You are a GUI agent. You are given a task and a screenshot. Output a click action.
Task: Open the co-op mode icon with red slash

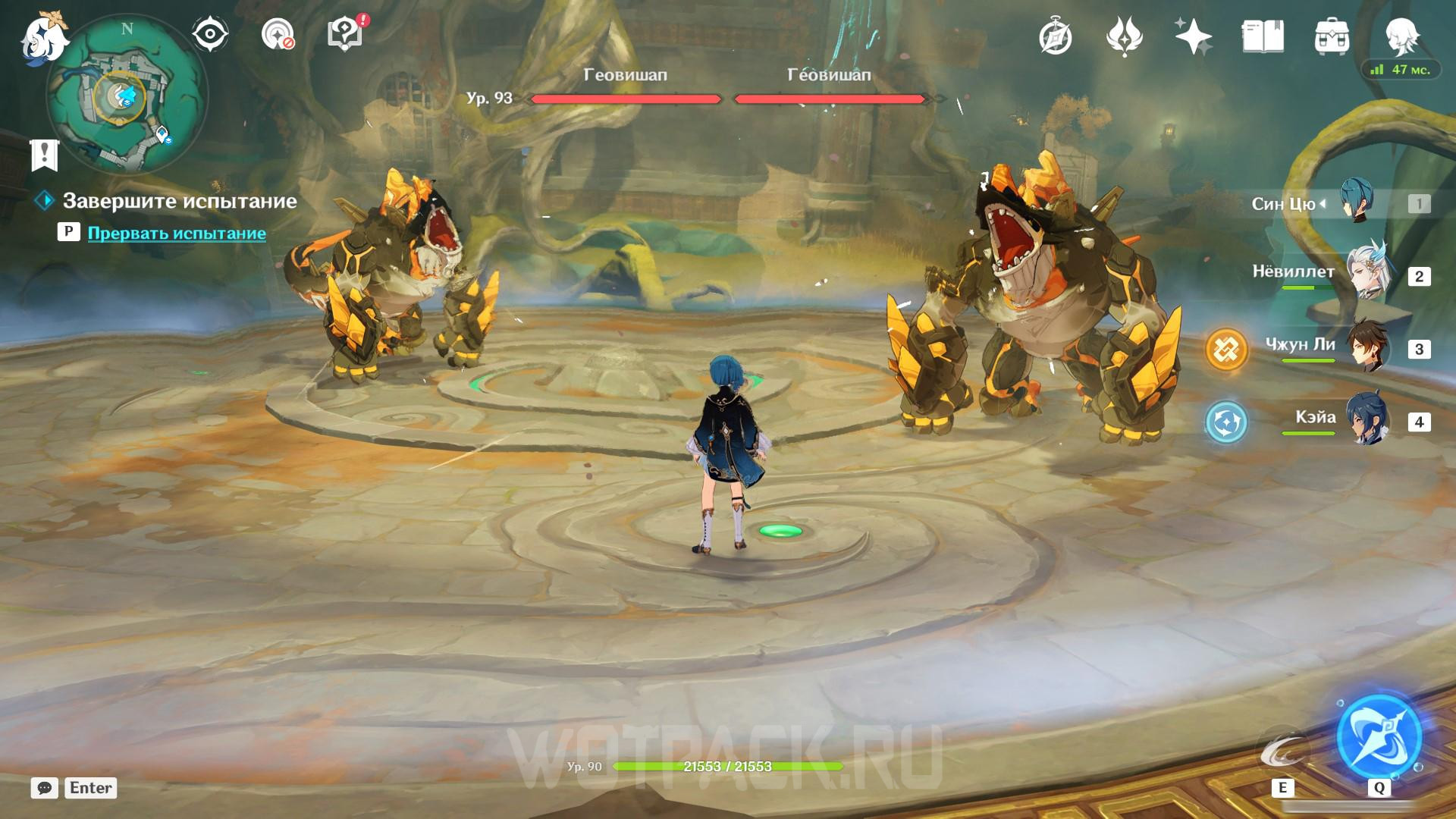click(278, 35)
